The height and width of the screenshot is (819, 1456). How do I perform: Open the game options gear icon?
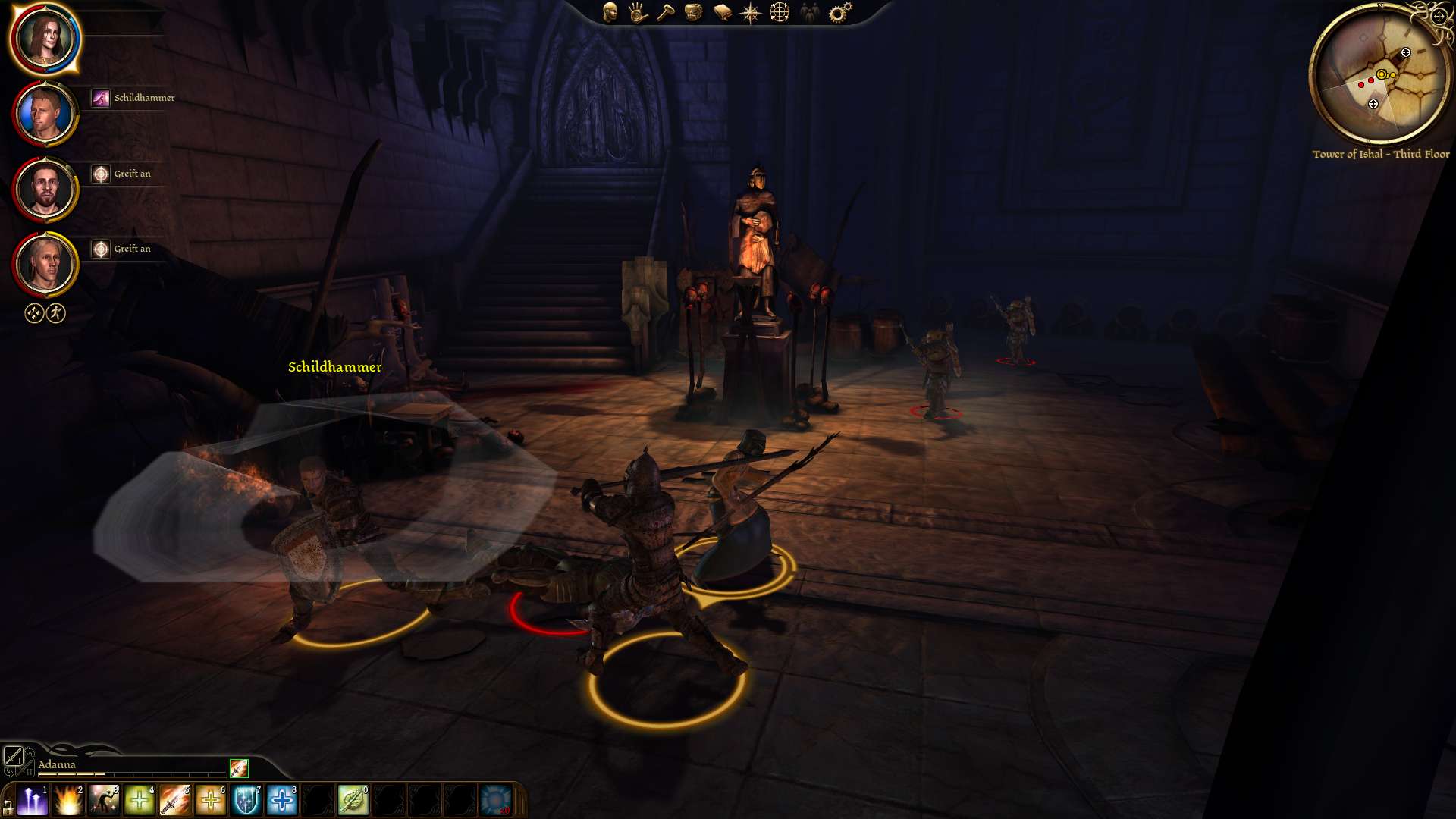click(838, 11)
